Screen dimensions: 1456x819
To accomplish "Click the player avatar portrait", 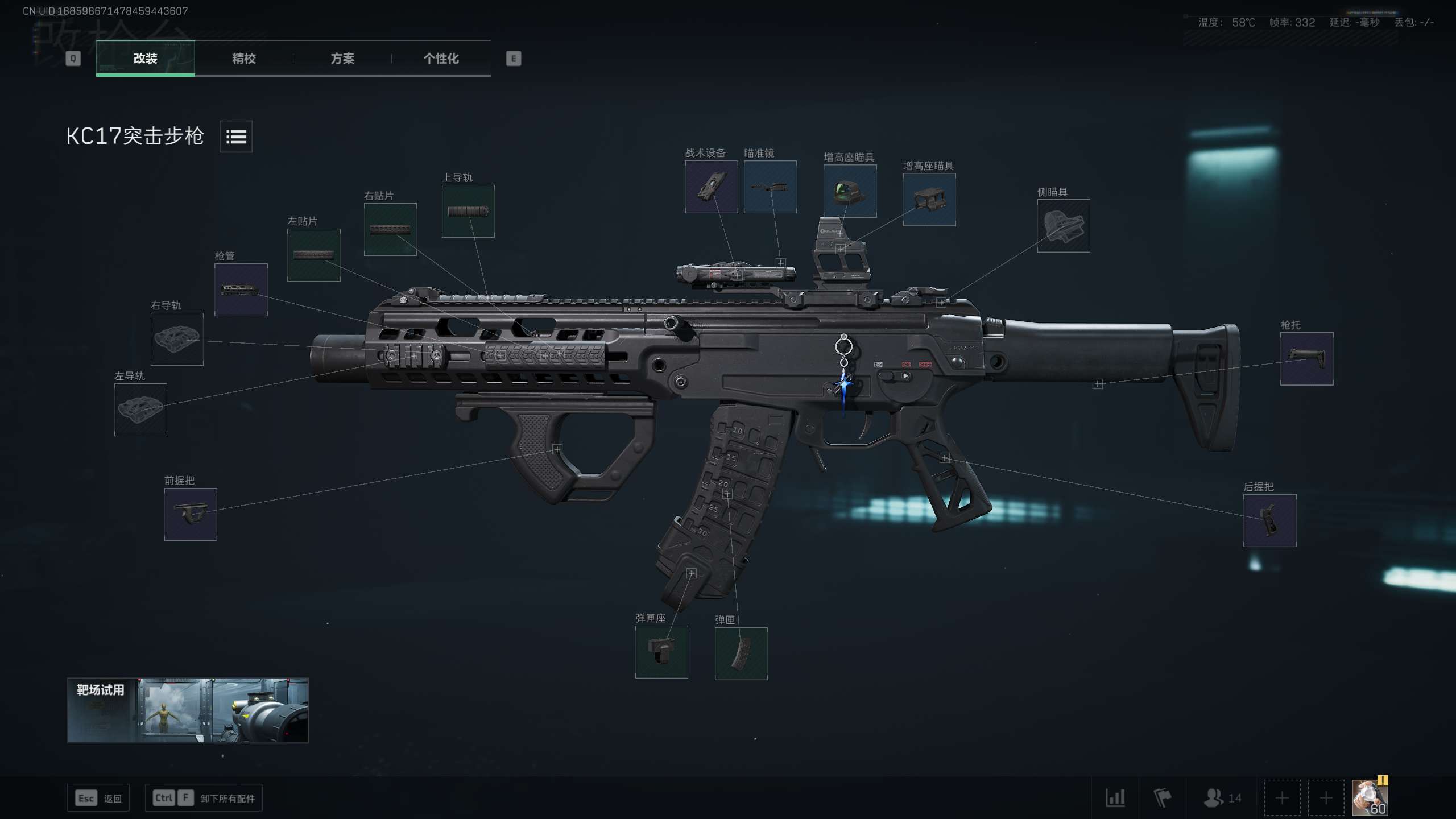I will [x=1369, y=798].
